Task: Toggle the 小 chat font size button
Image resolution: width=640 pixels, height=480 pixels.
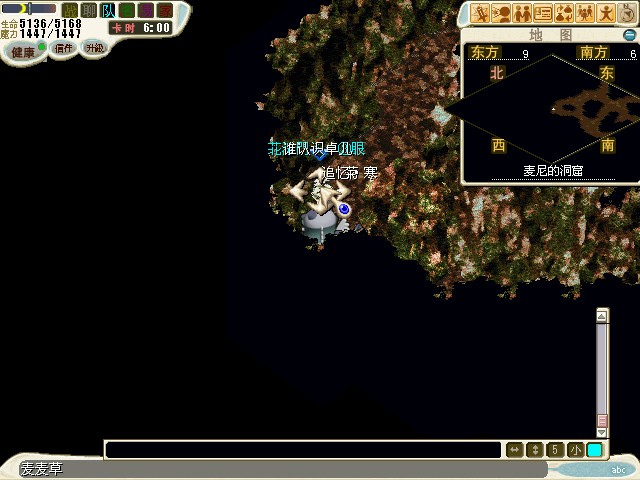Action: pos(575,450)
